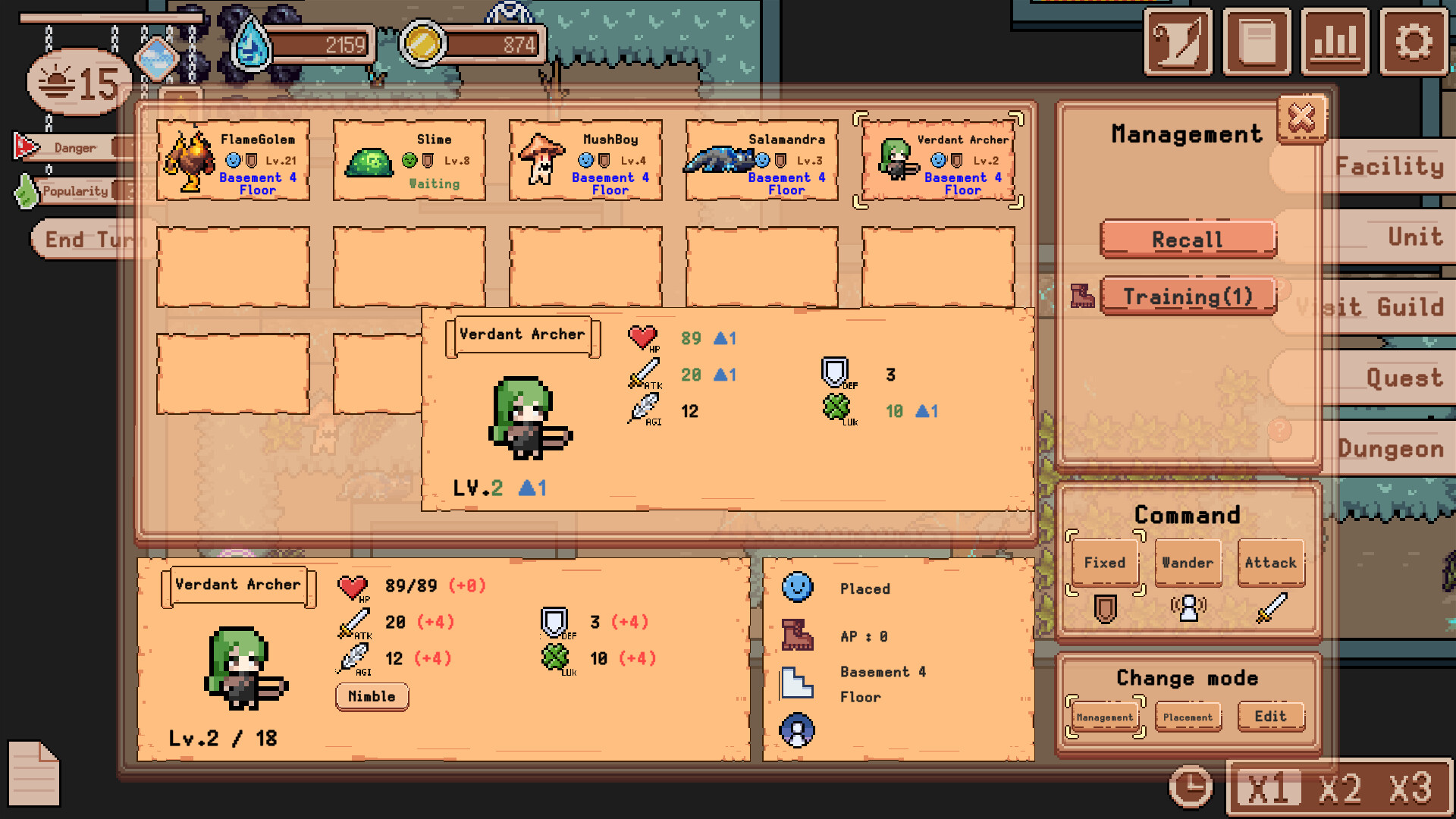Viewport: 1456px width, 819px height.
Task: Click the sword icon under Attack command
Action: click(1271, 607)
